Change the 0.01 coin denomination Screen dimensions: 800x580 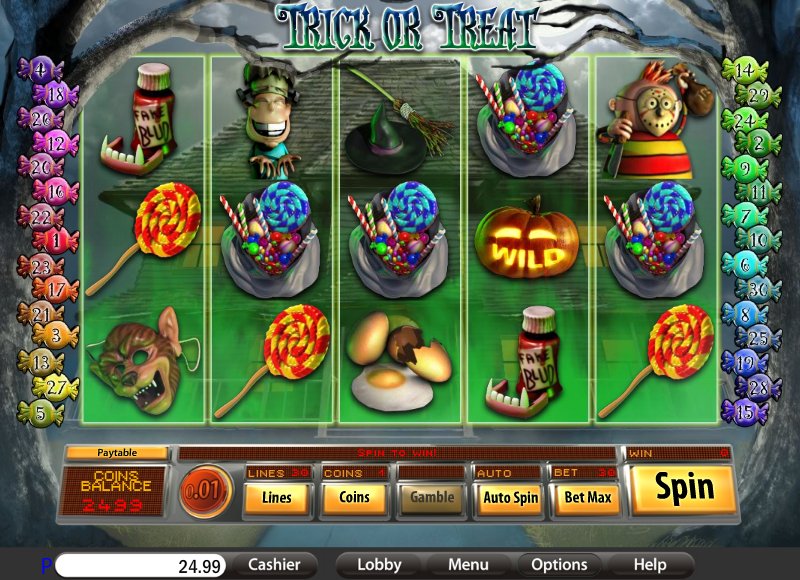tap(205, 493)
